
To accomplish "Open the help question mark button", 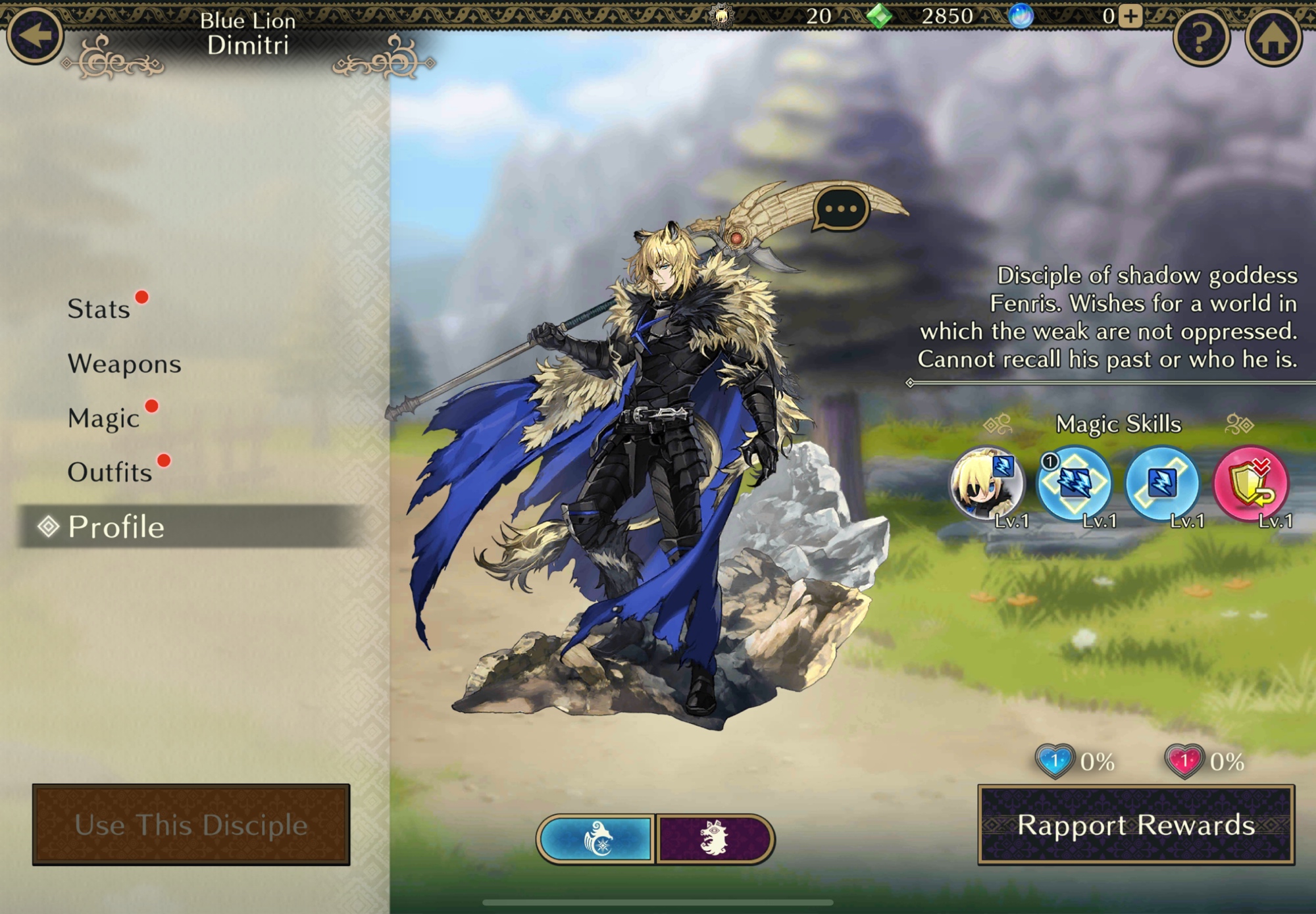I will tap(1201, 38).
